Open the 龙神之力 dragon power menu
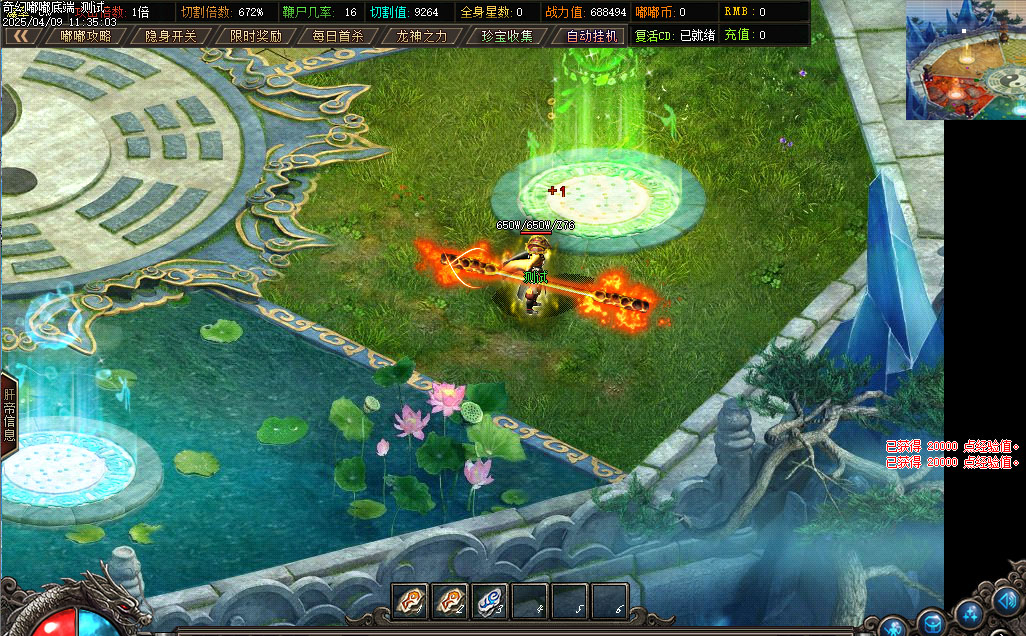This screenshot has height=636, width=1026. point(421,36)
